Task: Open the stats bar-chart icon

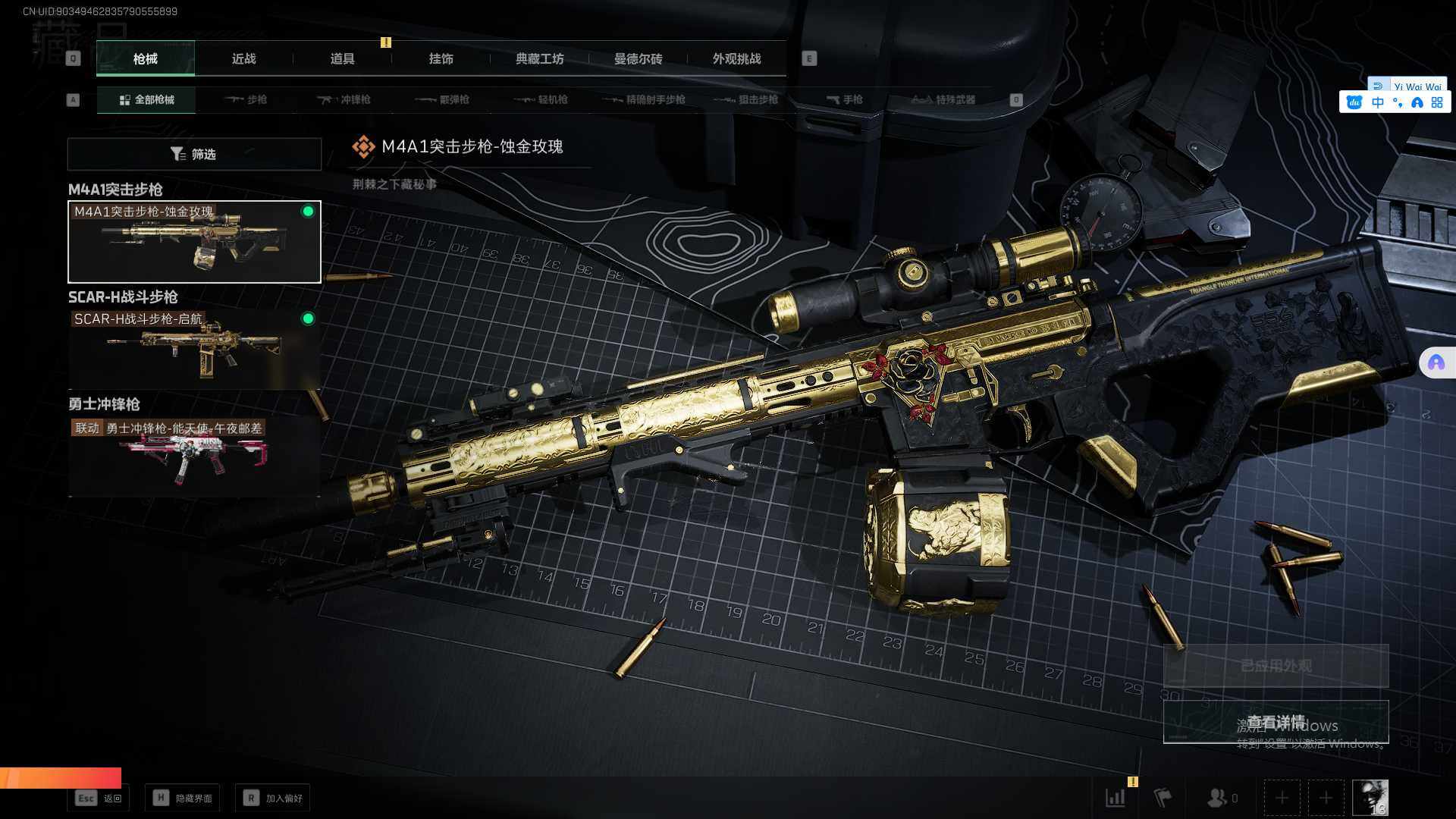Action: (1116, 798)
